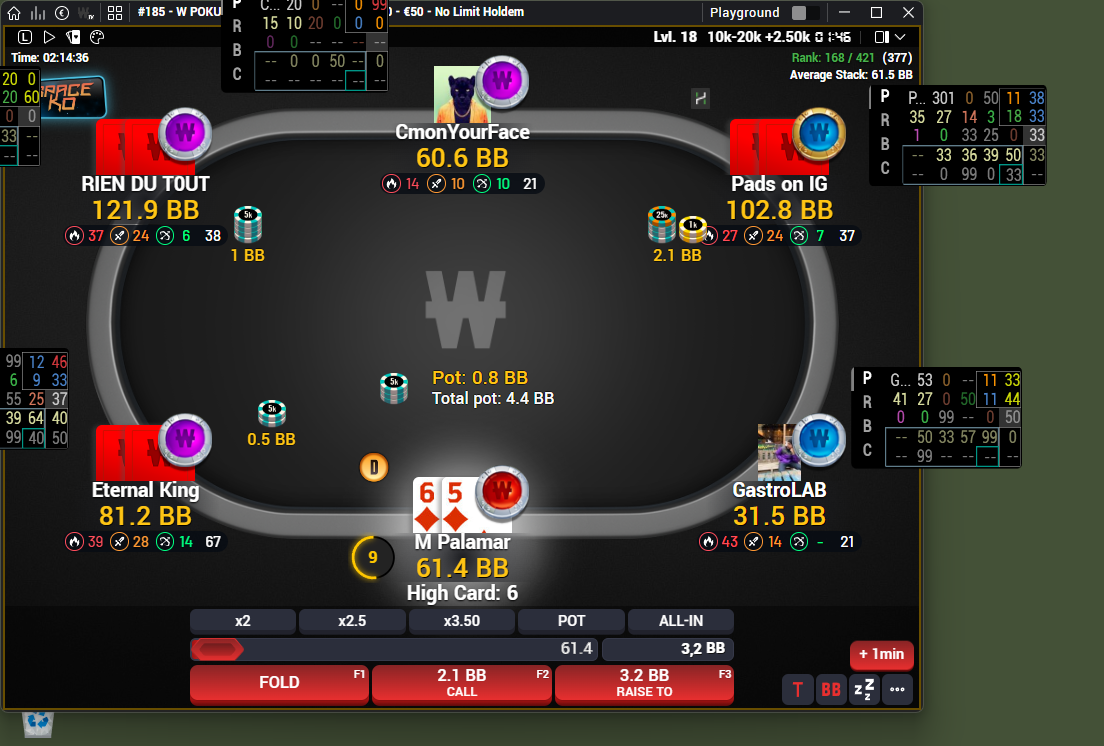Pick the x3.50 bet sizing preset
This screenshot has height=746, width=1104.
(462, 621)
